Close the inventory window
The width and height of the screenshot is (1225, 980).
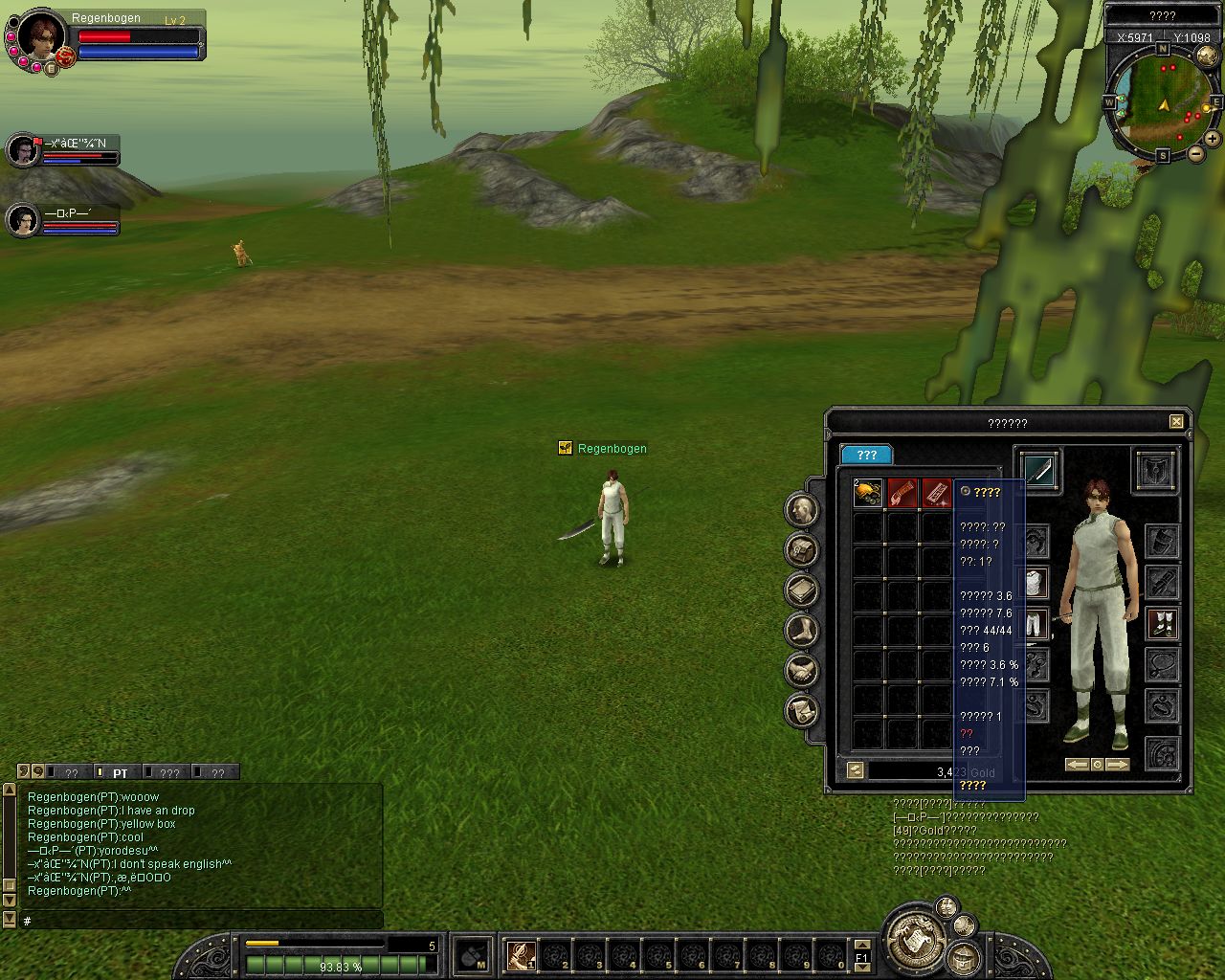click(1176, 421)
